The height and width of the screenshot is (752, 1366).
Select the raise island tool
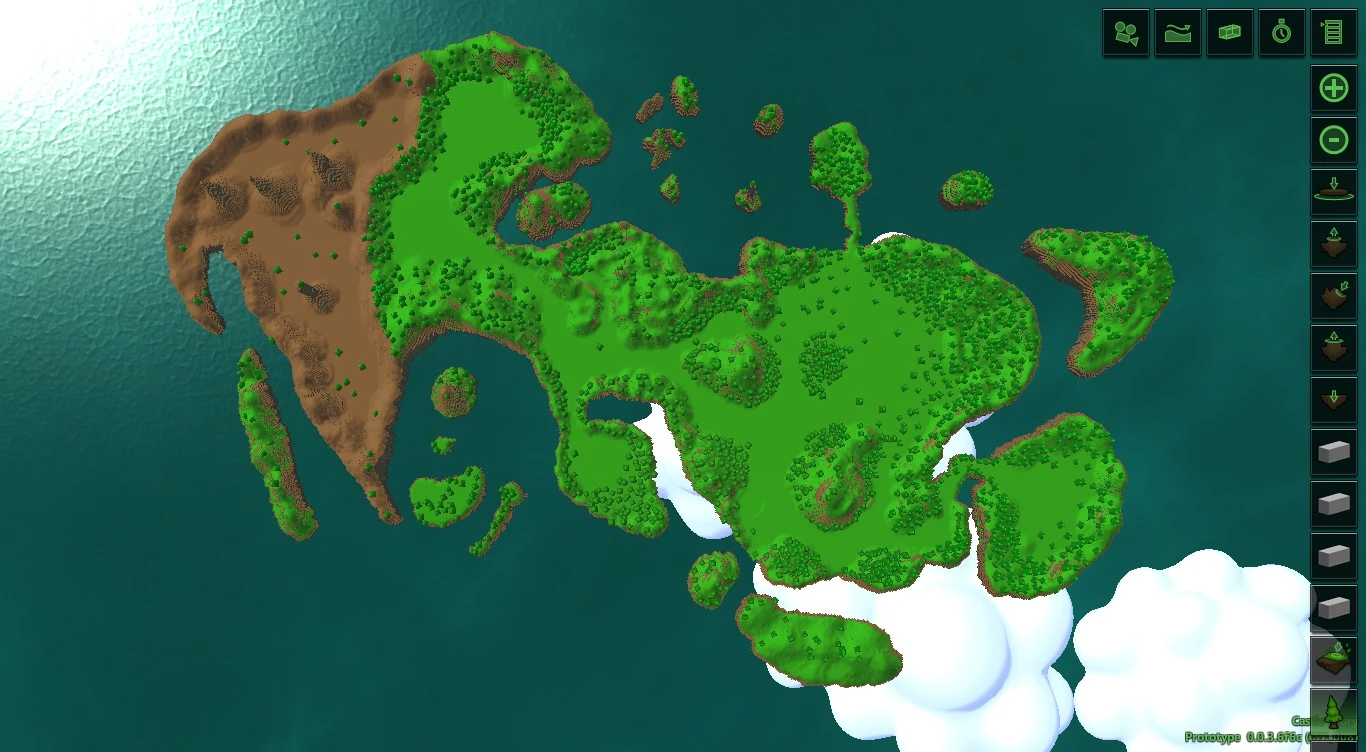pos(1333,245)
